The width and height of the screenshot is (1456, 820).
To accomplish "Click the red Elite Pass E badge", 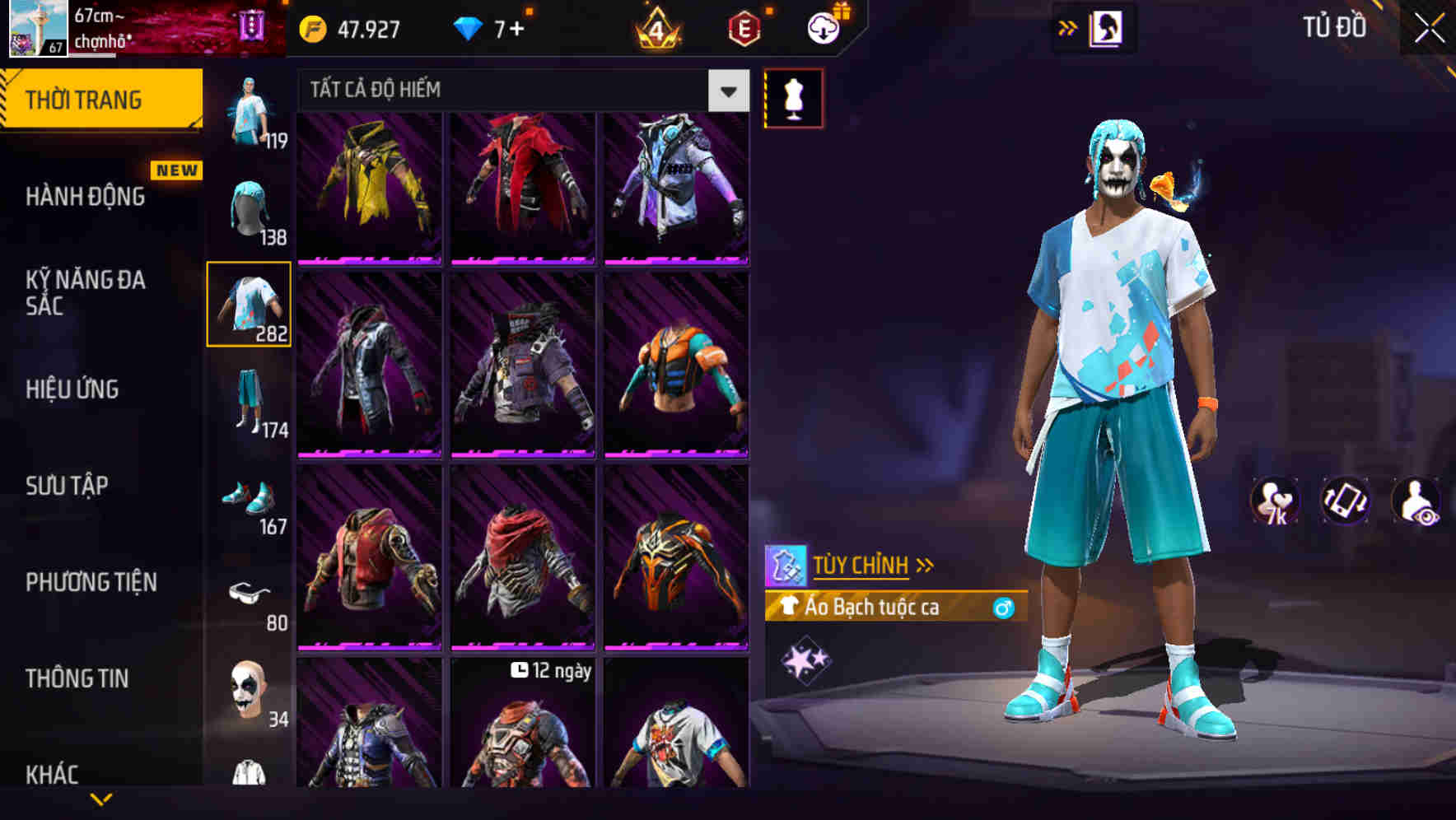I will click(x=741, y=27).
